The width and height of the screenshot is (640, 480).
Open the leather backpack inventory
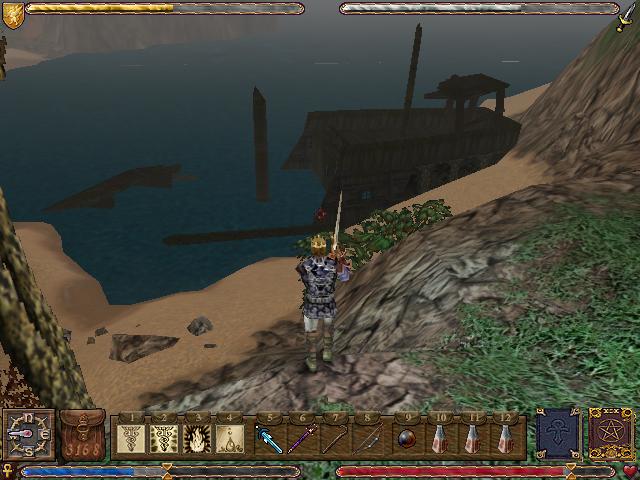click(x=83, y=435)
